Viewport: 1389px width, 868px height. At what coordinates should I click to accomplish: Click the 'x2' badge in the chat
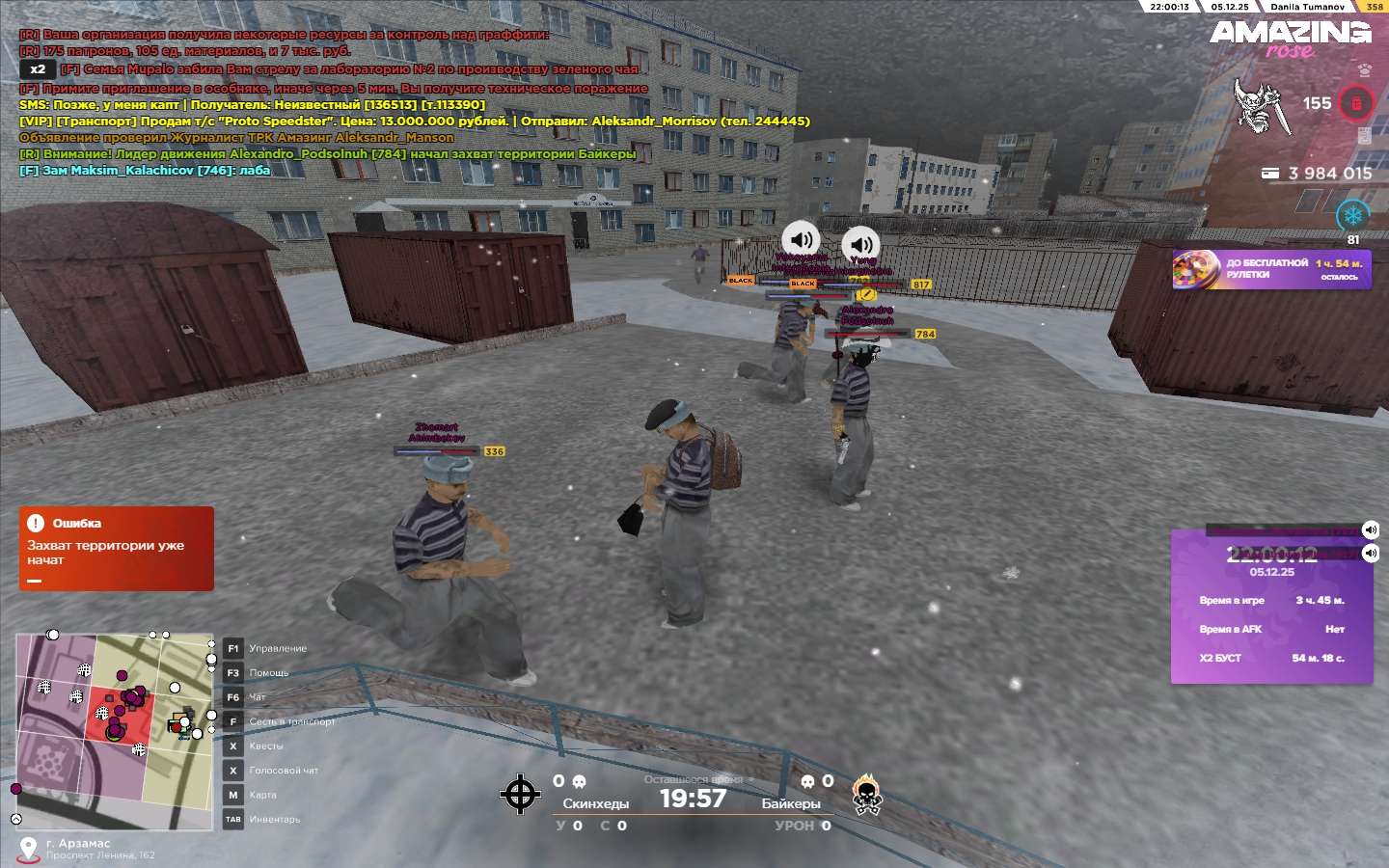click(x=38, y=69)
